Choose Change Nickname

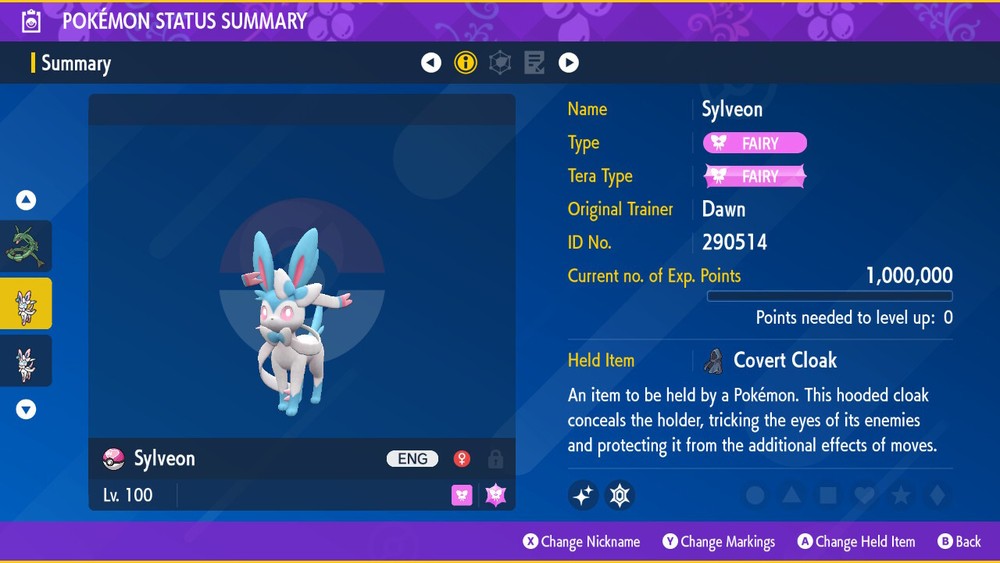[582, 542]
